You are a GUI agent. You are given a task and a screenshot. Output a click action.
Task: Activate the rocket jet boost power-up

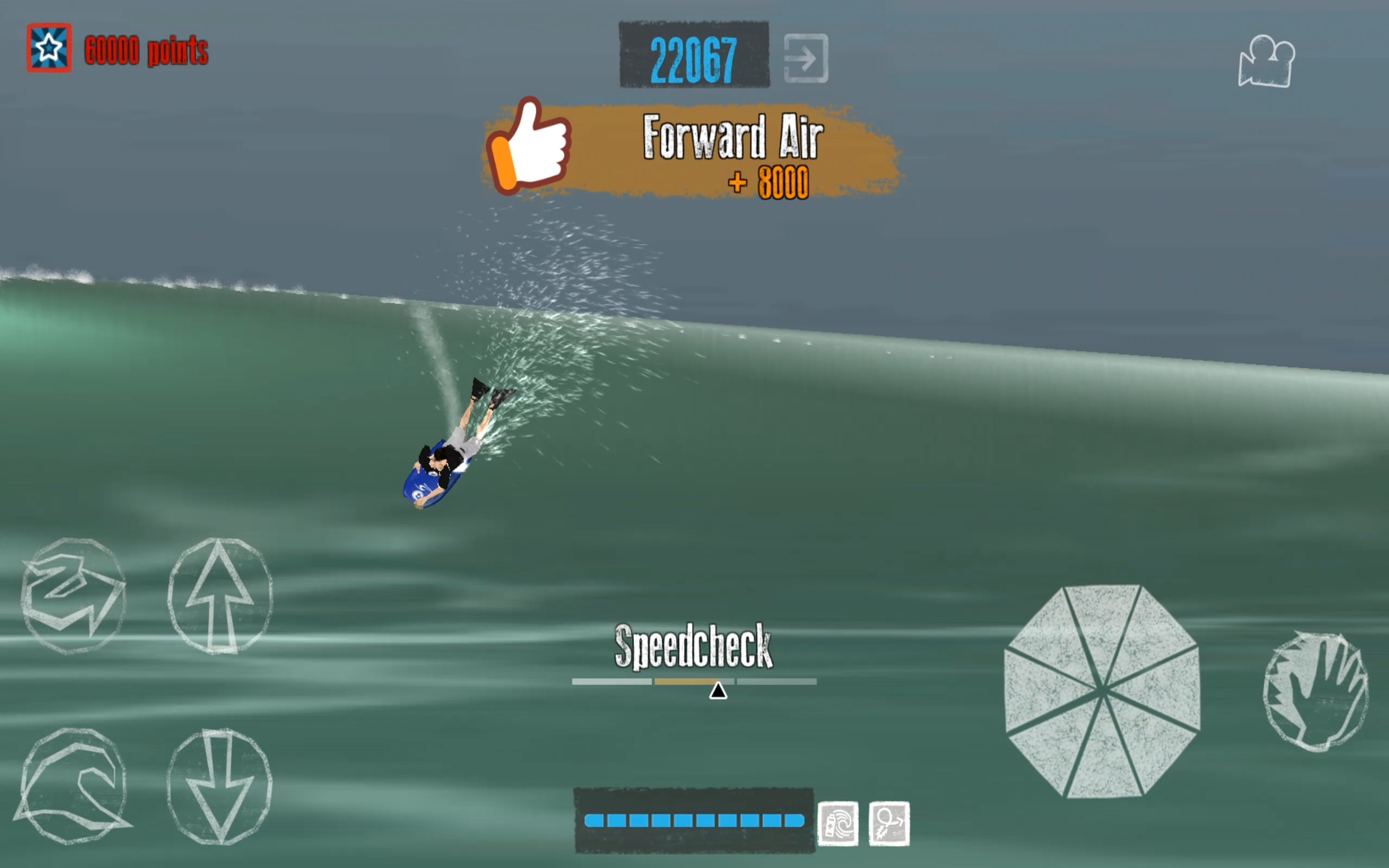(889, 822)
